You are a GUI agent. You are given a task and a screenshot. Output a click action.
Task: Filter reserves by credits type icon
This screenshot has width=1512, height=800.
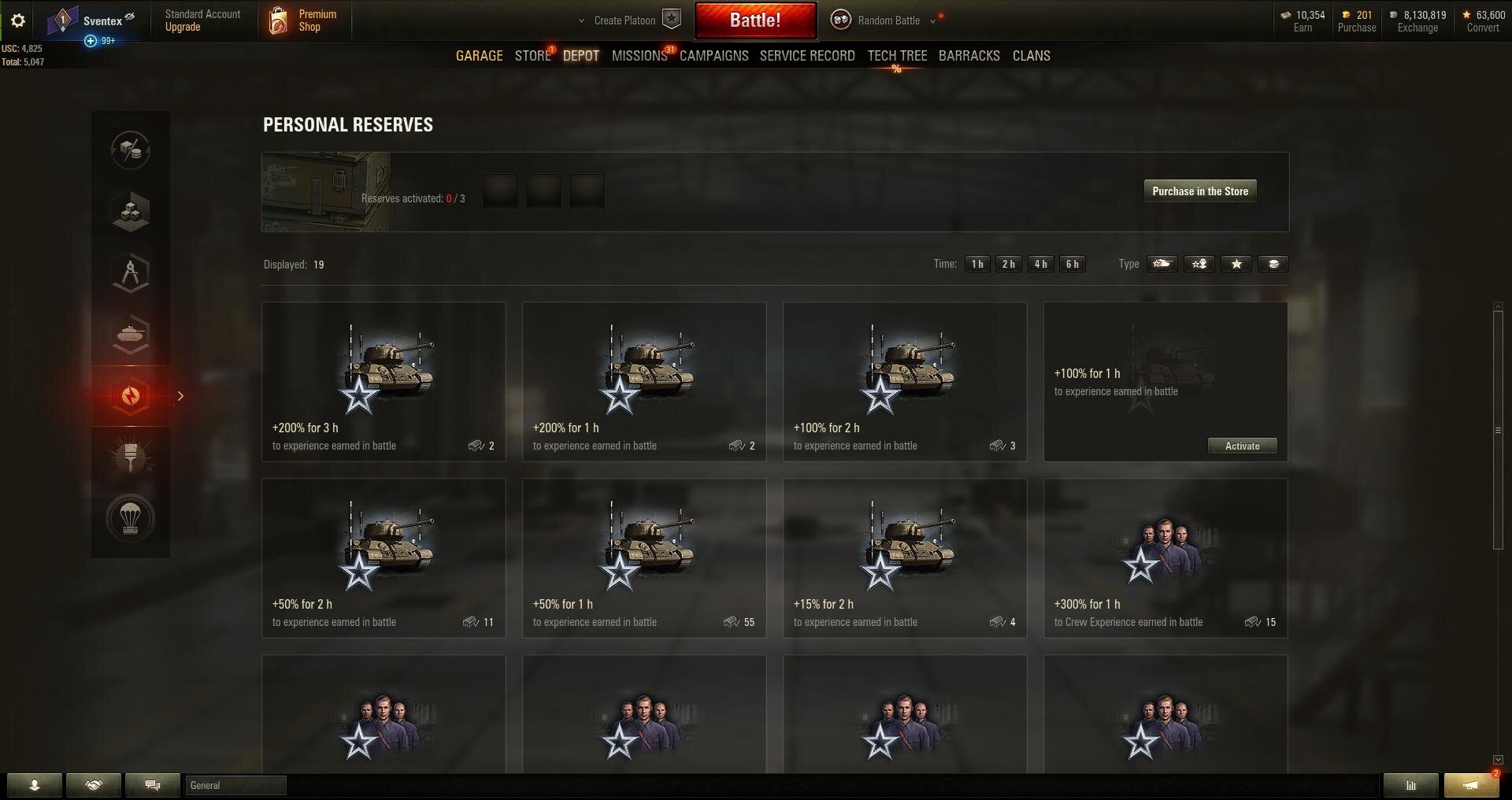point(1273,265)
